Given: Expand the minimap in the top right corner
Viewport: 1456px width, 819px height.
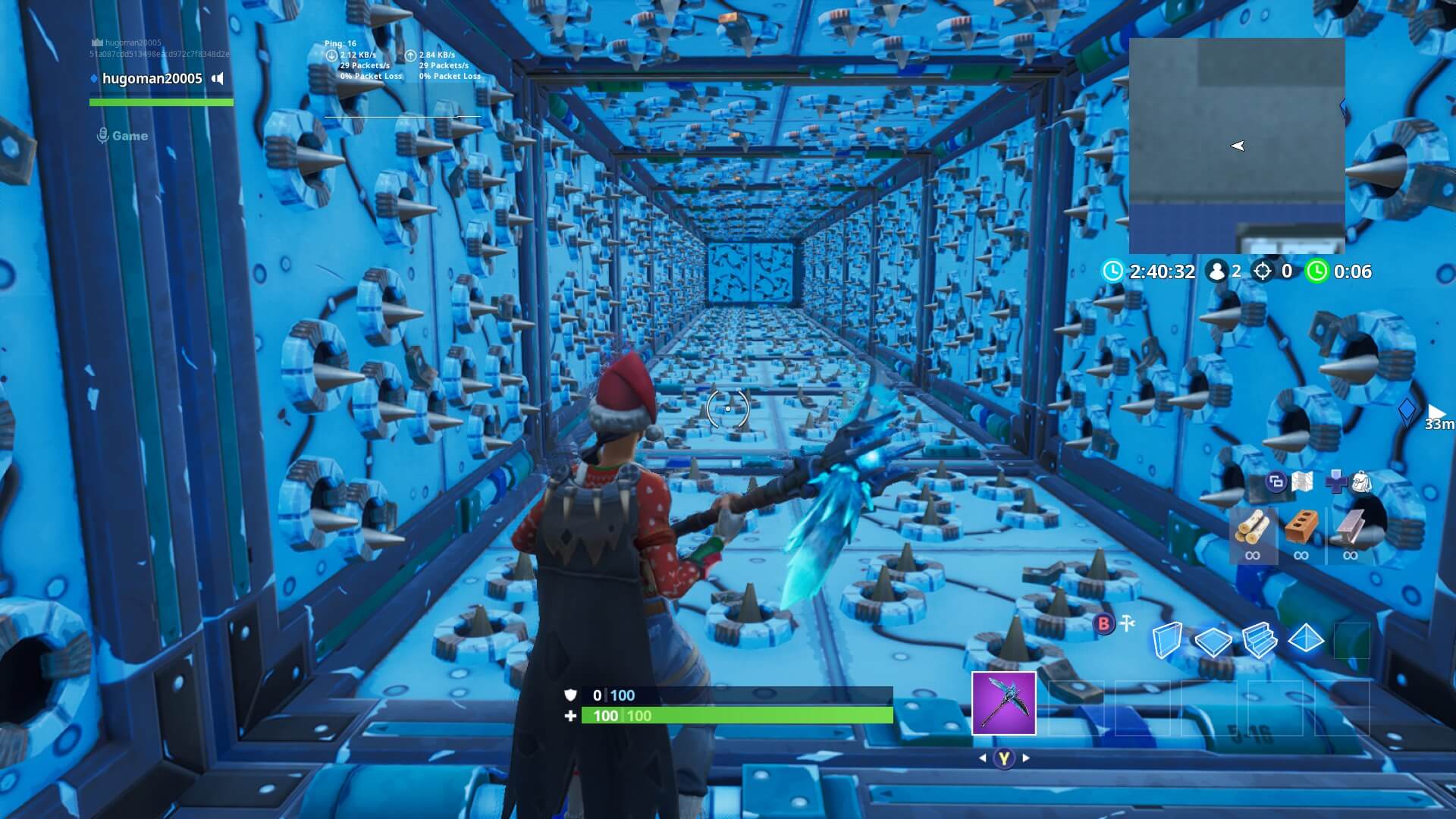Looking at the screenshot, I should click(1236, 144).
